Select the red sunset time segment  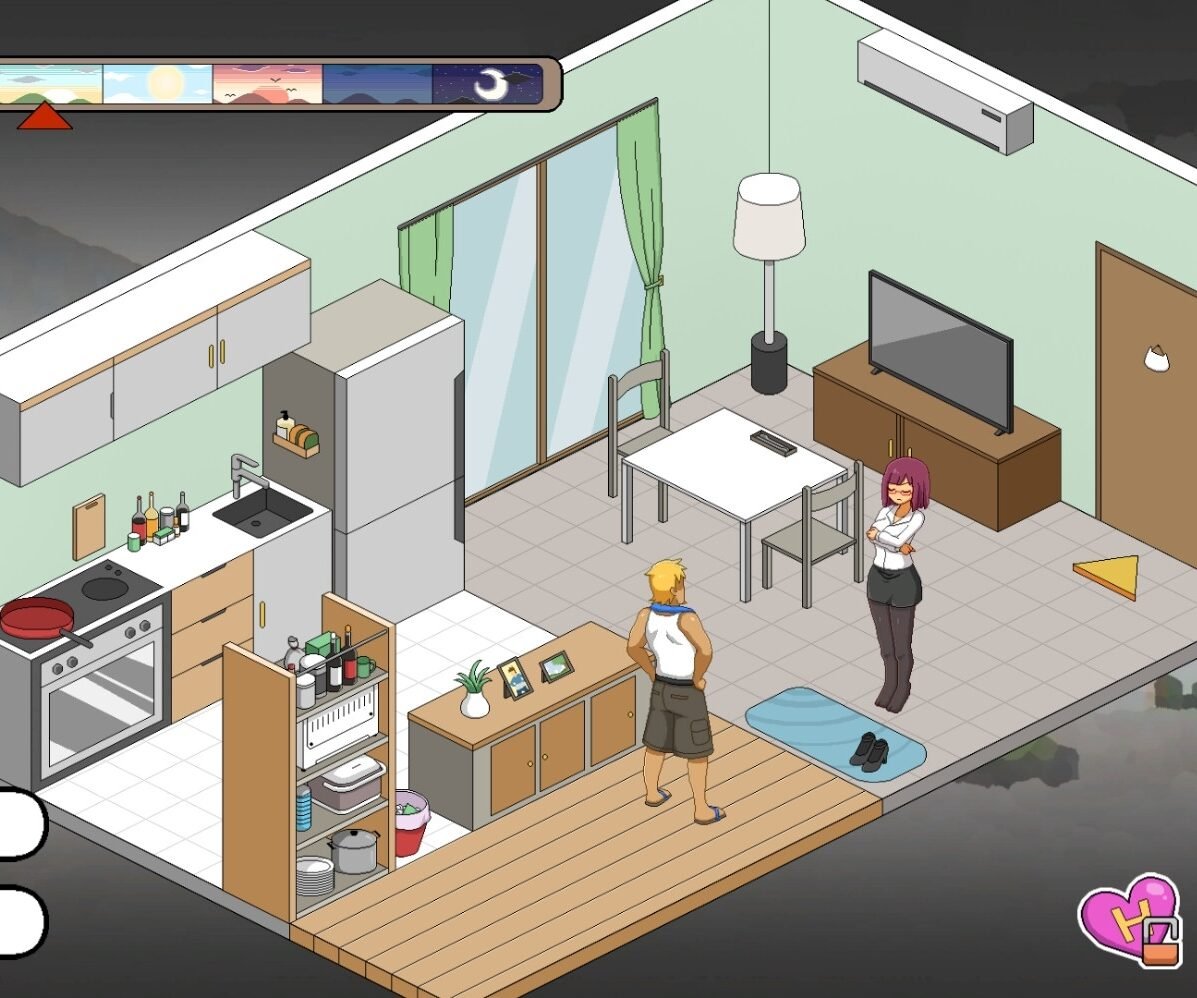tap(267, 85)
